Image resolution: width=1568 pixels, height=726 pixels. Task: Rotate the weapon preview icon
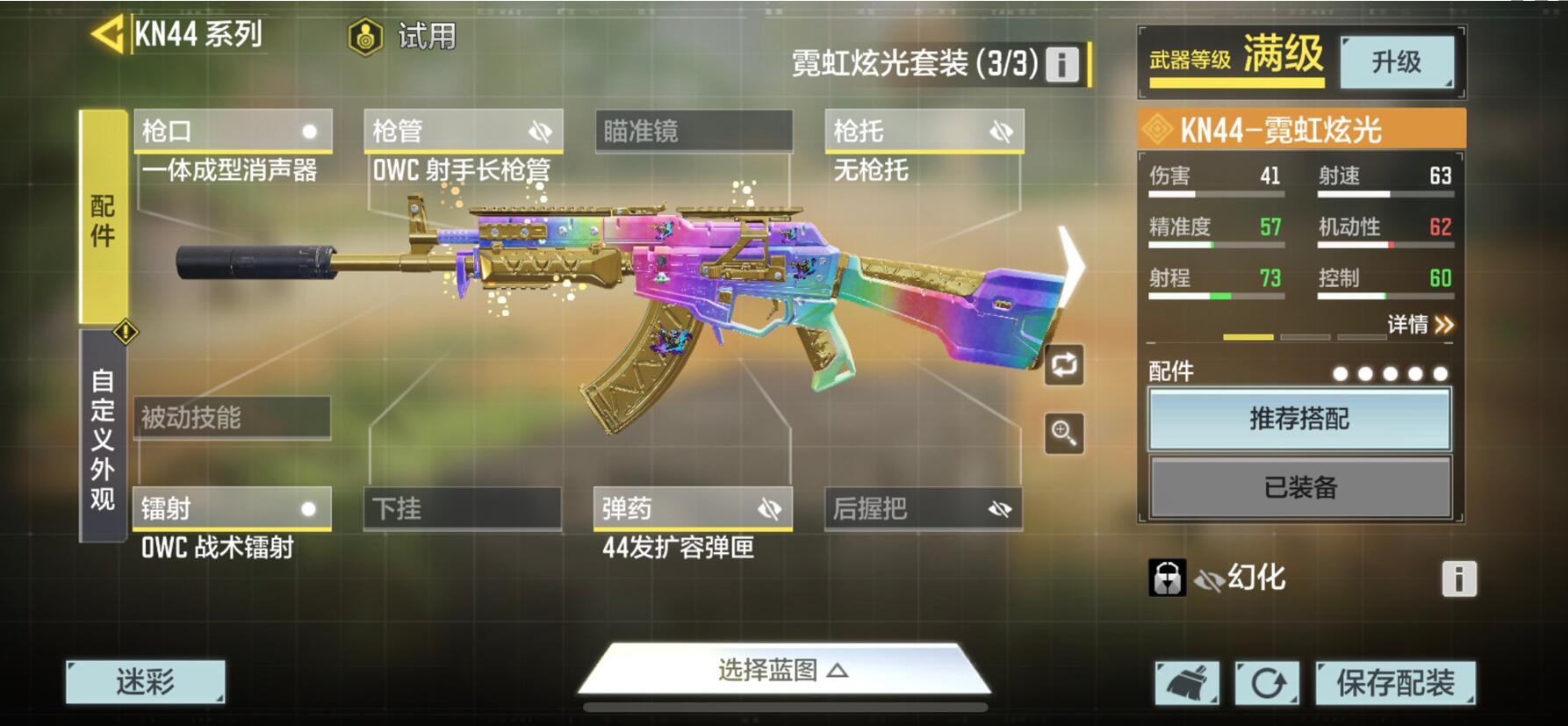pos(1064,364)
